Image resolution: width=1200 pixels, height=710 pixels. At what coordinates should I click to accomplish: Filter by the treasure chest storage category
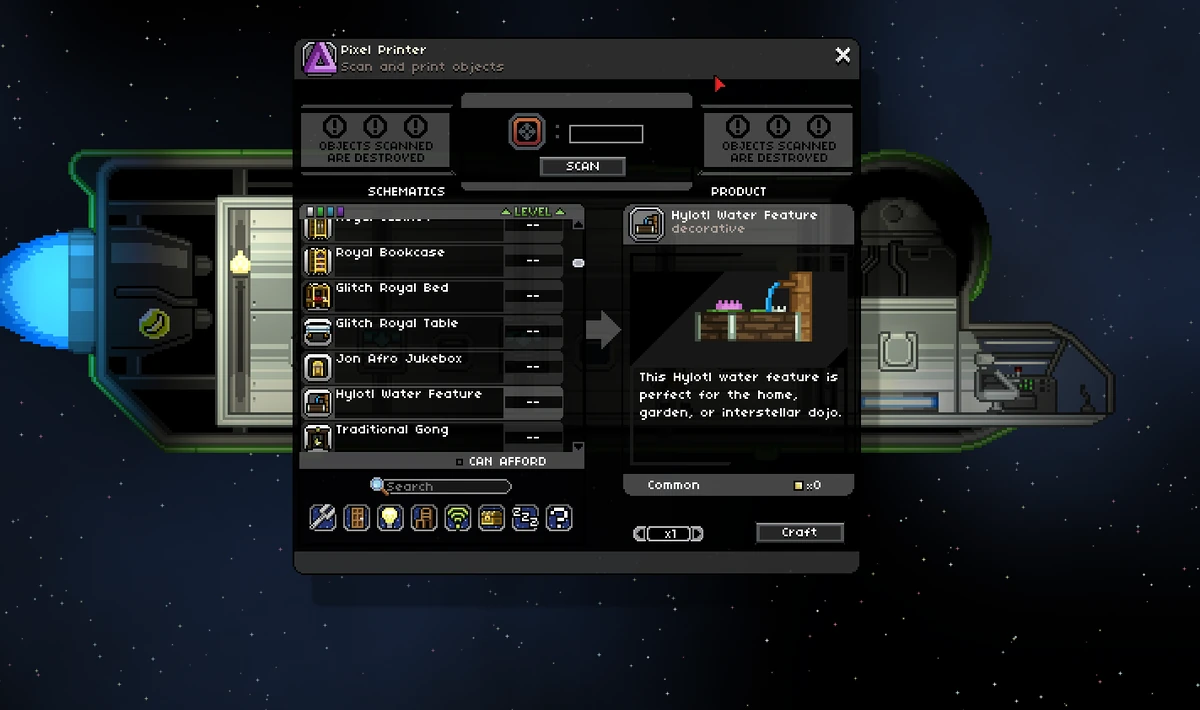pyautogui.click(x=491, y=517)
